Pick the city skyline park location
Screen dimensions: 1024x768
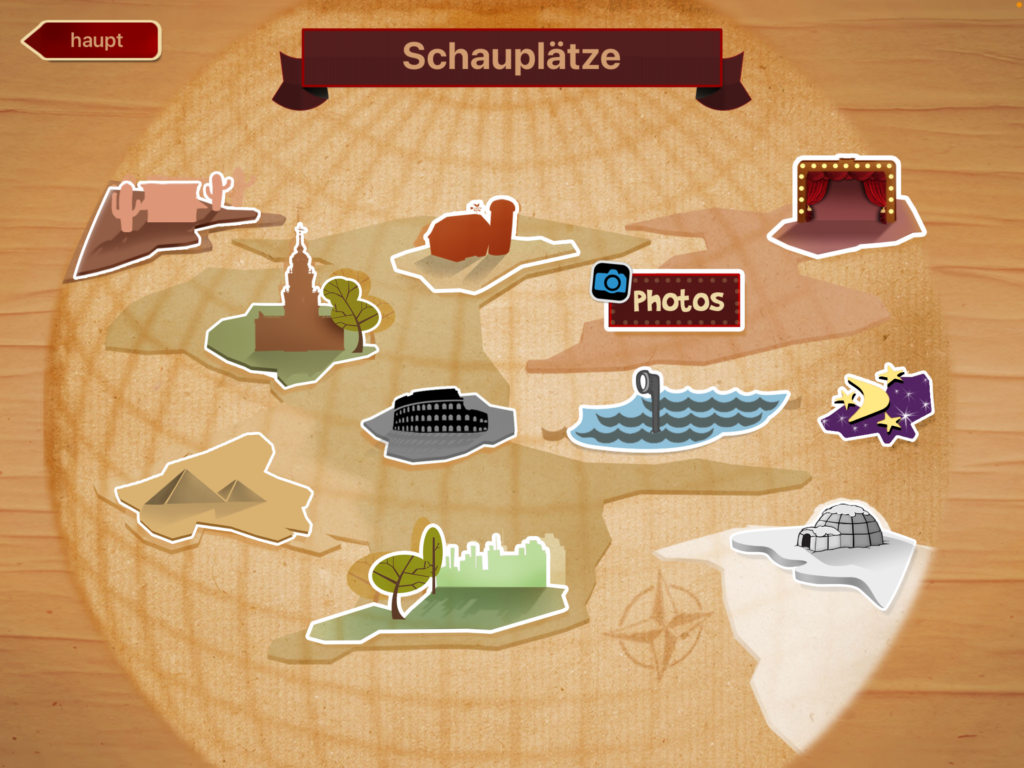point(440,585)
